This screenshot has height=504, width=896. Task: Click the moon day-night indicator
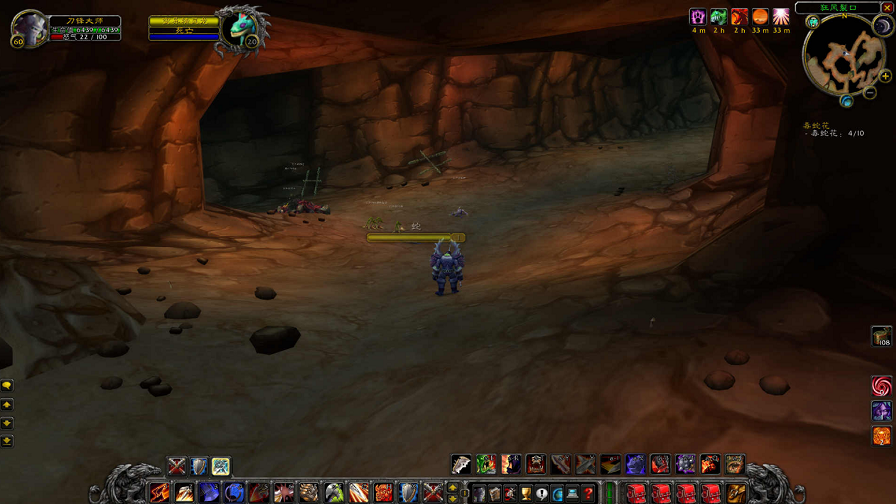[881, 27]
